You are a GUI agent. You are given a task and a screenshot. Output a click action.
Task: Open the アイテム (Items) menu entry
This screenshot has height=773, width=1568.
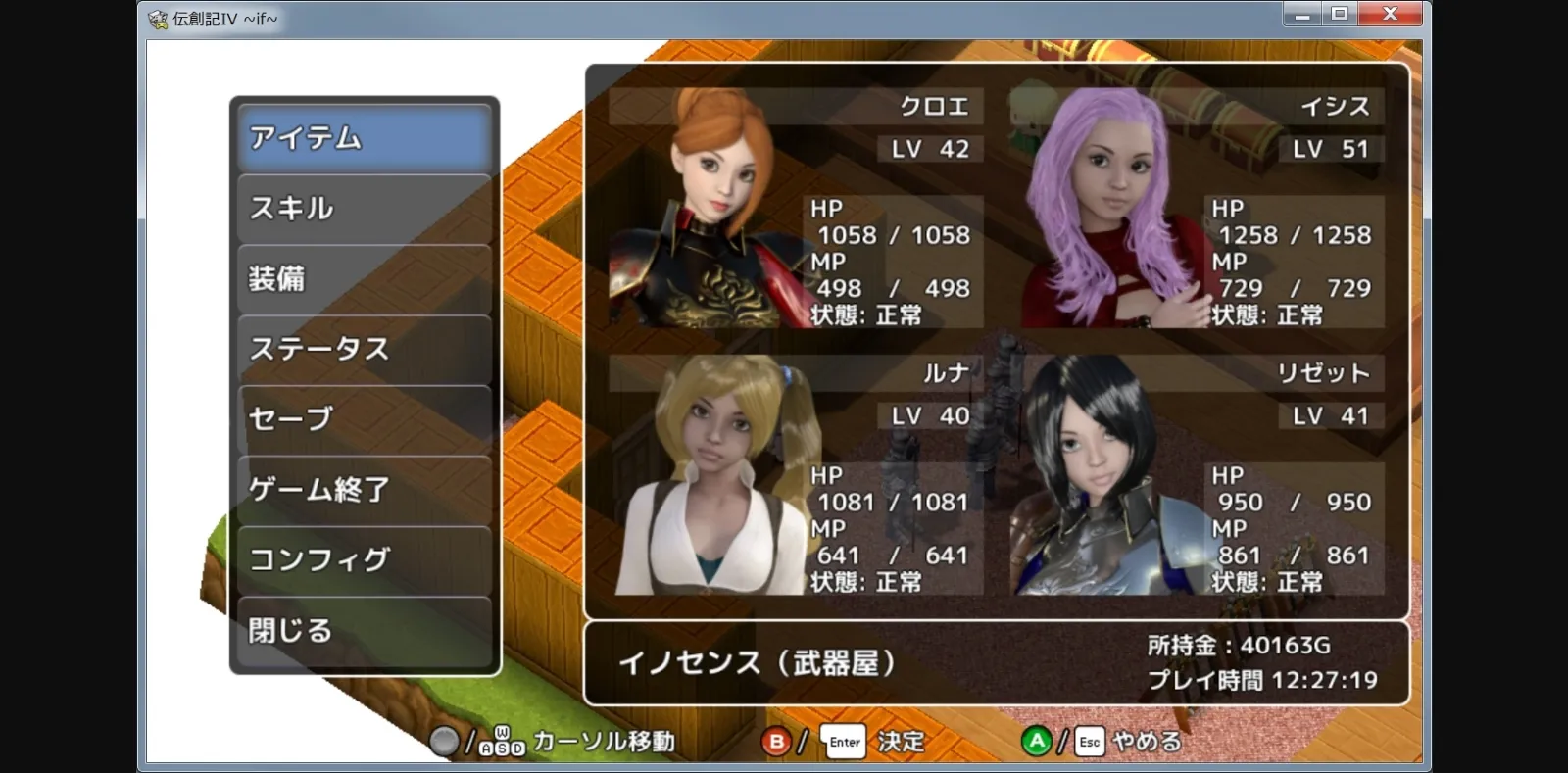363,139
